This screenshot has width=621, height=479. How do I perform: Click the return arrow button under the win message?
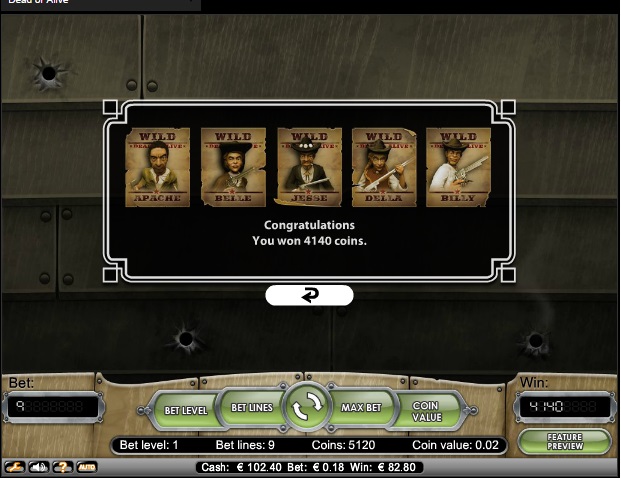point(309,295)
